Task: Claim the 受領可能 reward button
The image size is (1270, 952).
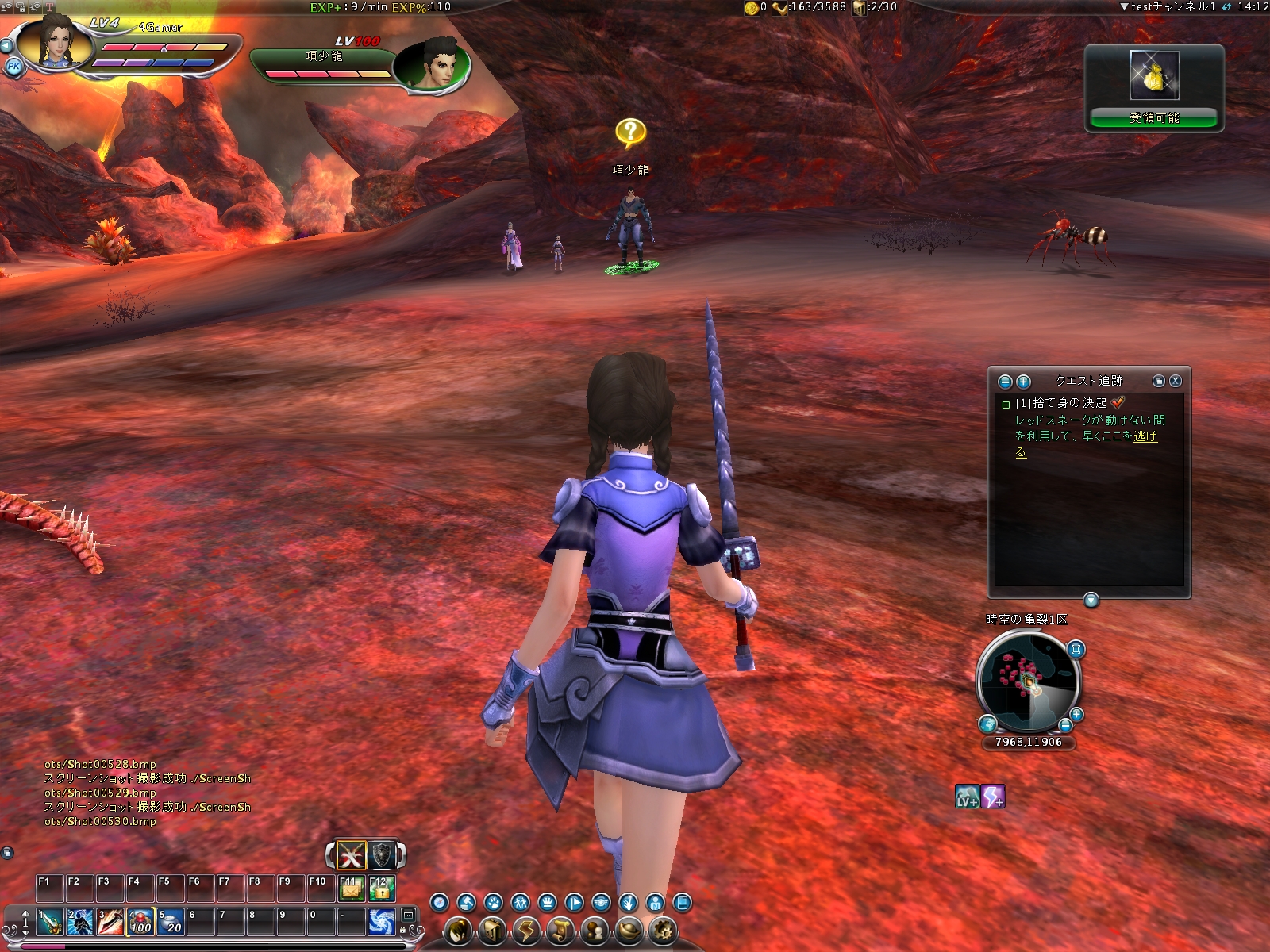Action: click(x=1154, y=118)
